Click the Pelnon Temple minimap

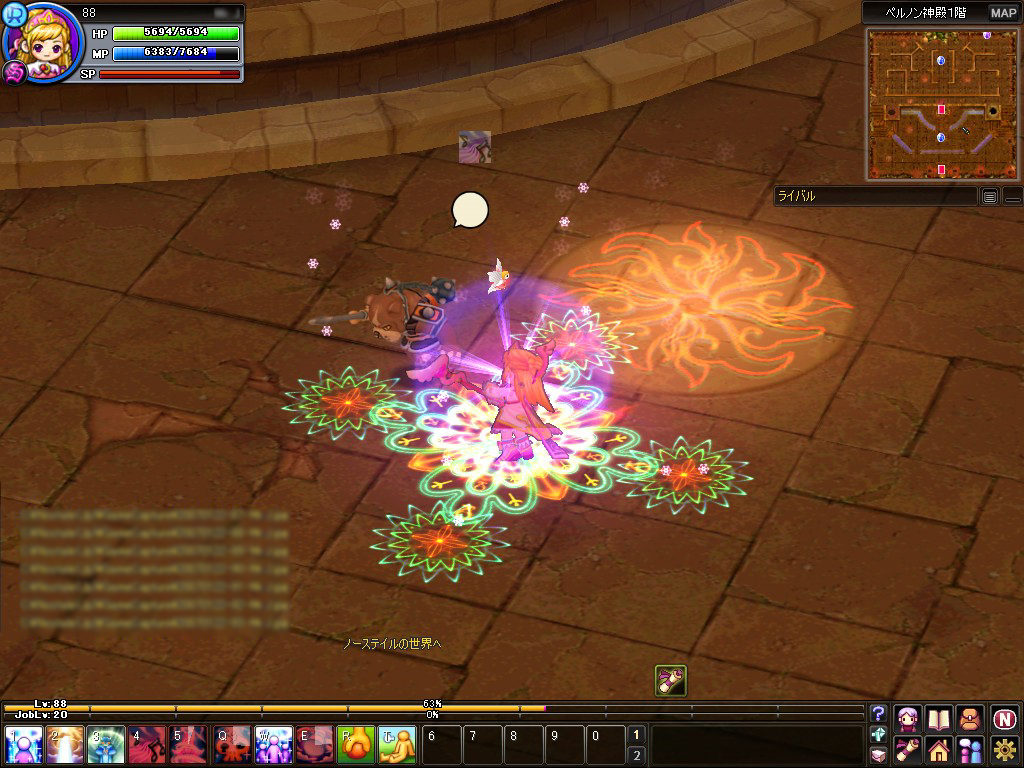940,104
